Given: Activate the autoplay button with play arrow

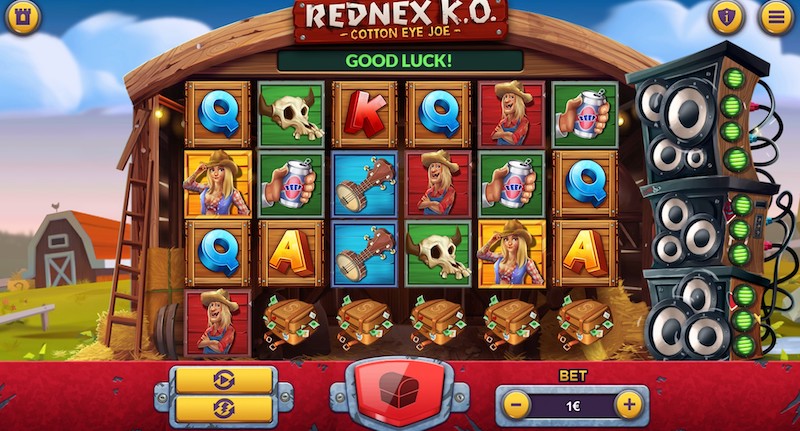Looking at the screenshot, I should pos(224,380).
